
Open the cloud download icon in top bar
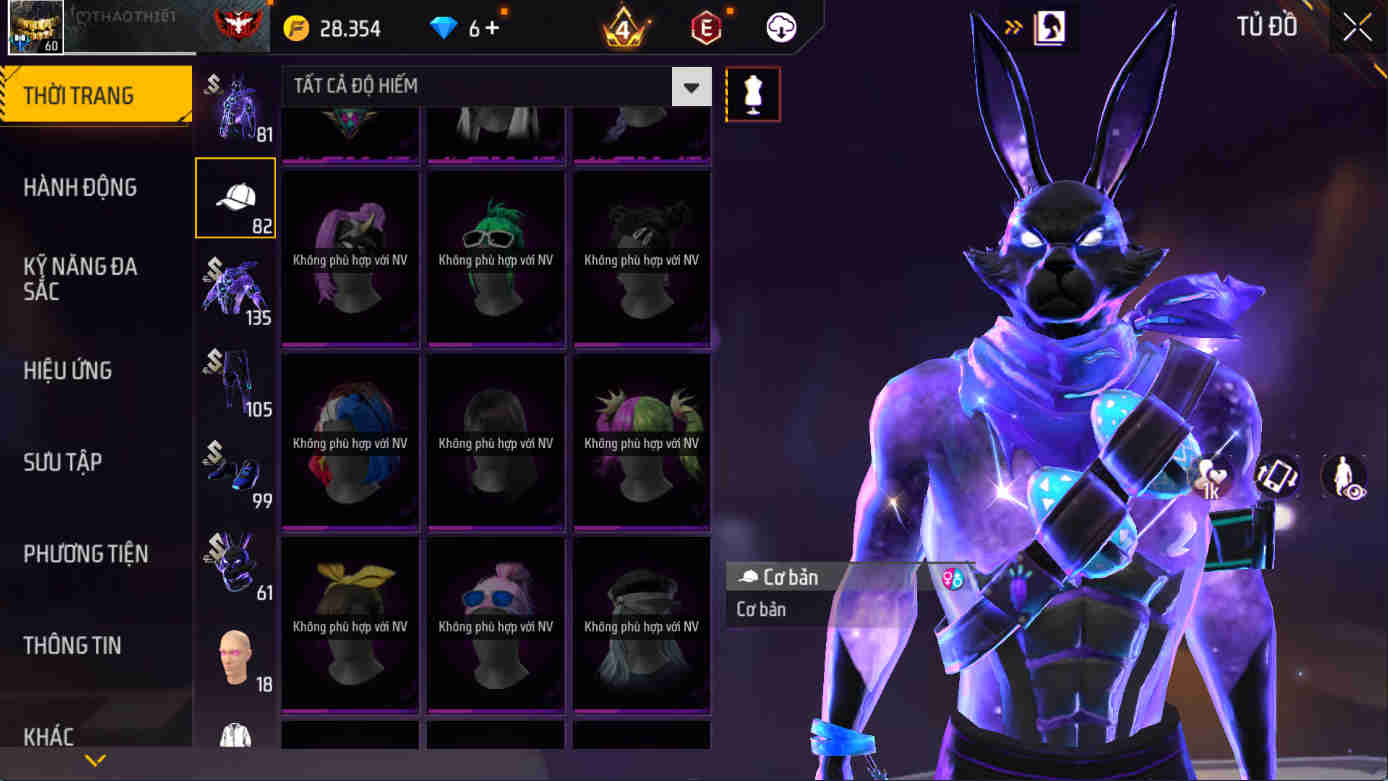779,27
